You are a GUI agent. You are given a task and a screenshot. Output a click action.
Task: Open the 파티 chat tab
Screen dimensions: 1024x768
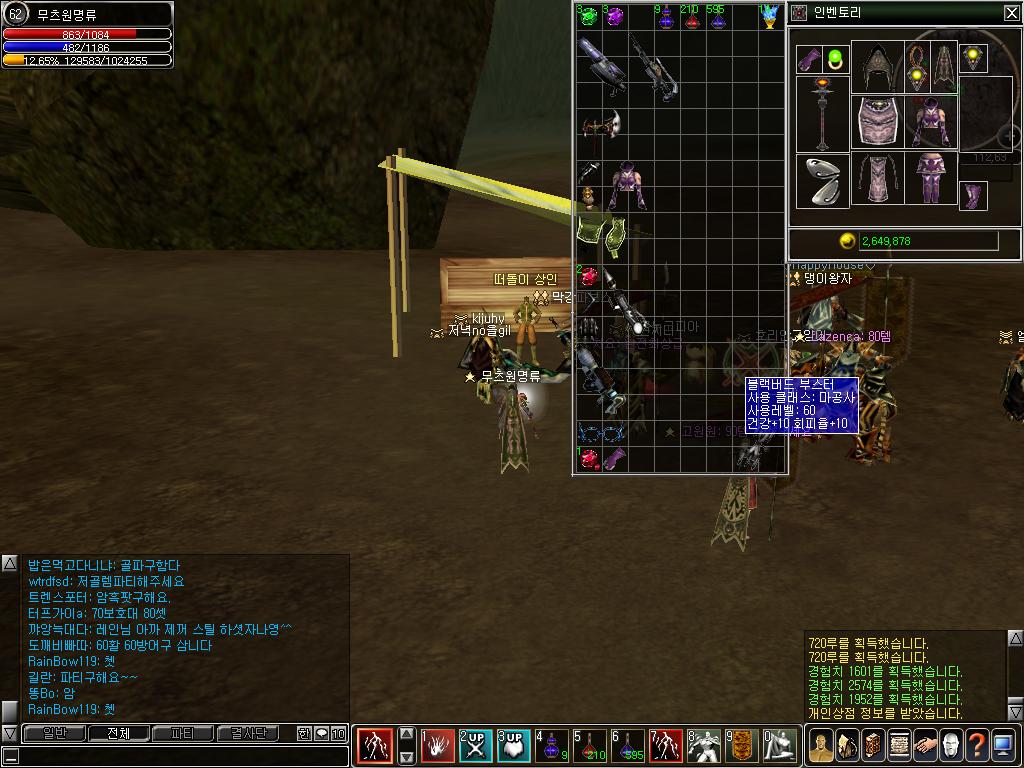click(182, 733)
